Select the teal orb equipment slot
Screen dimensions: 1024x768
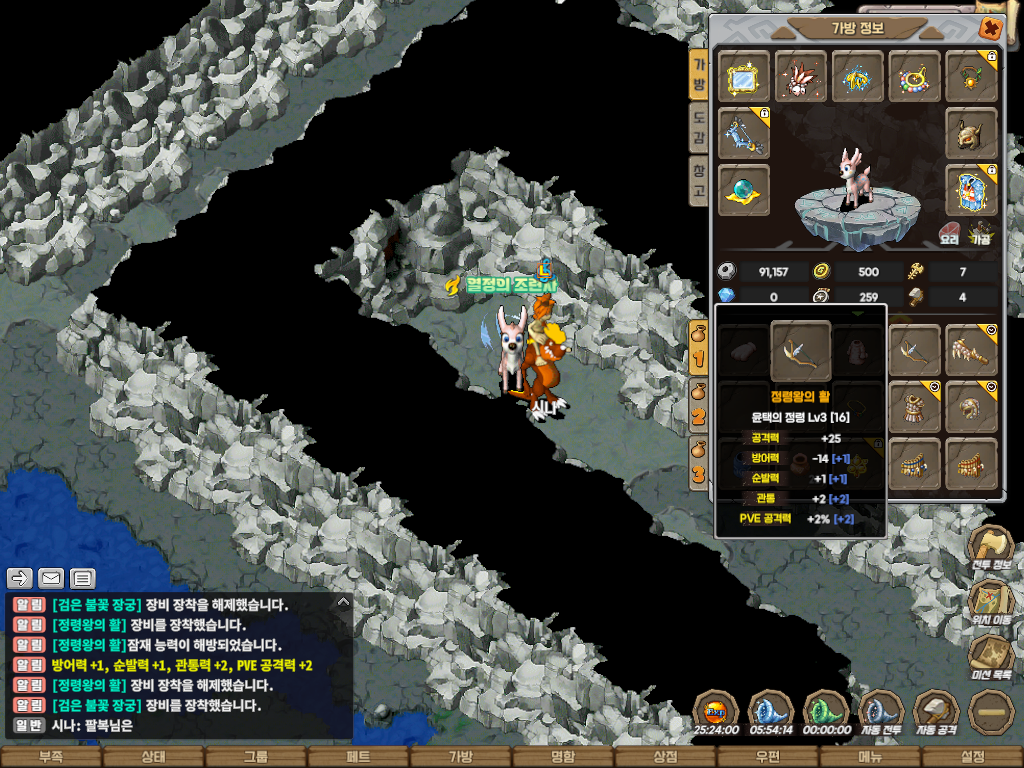744,190
